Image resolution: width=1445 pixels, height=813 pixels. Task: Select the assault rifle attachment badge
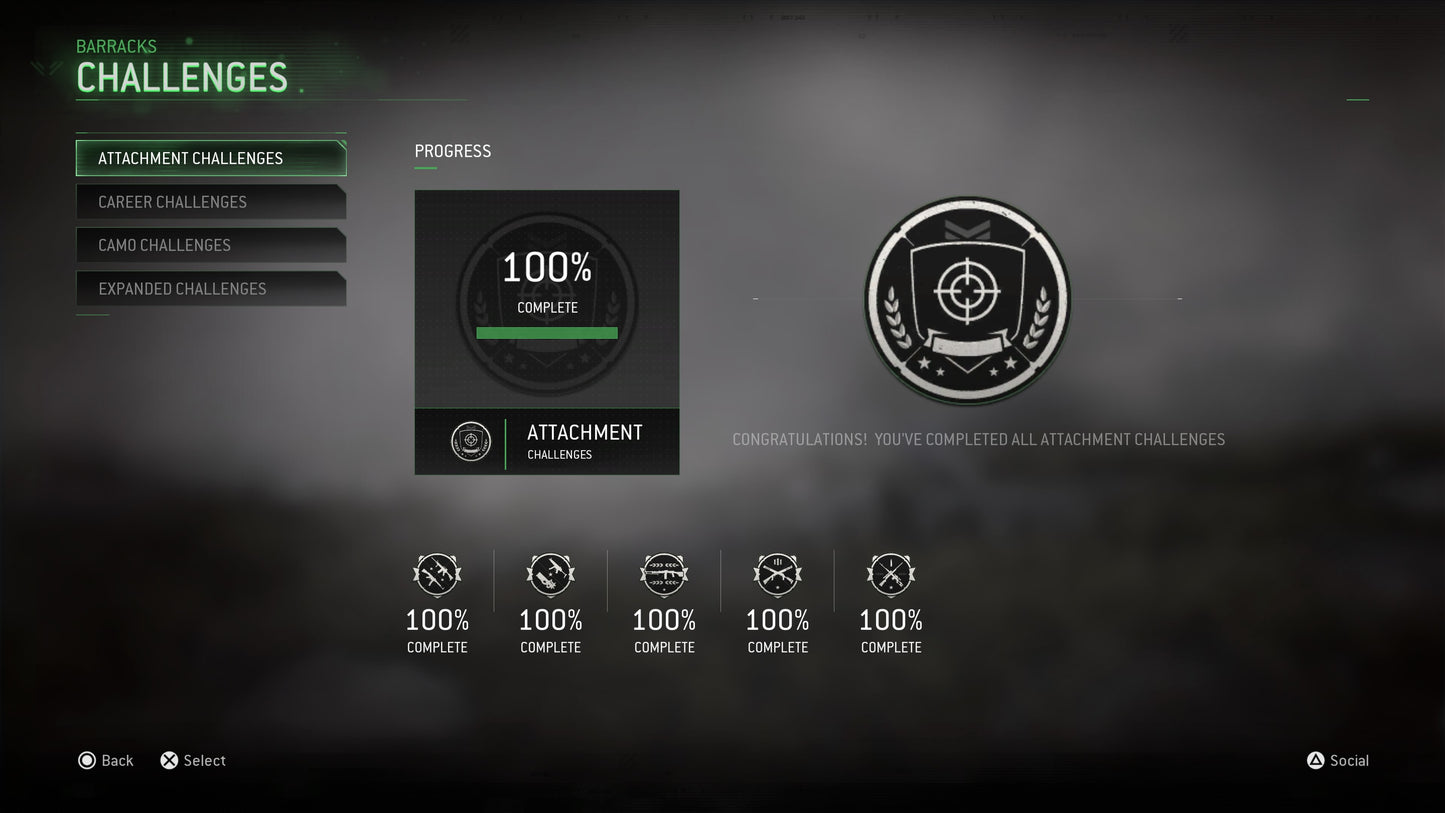click(437, 575)
